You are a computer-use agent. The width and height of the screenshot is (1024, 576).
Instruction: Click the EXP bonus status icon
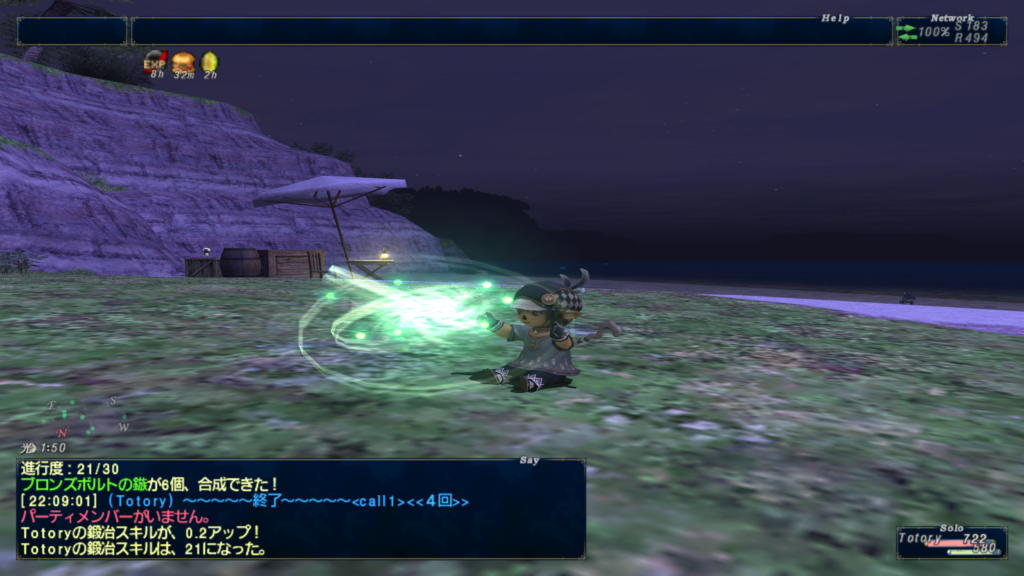tap(155, 63)
